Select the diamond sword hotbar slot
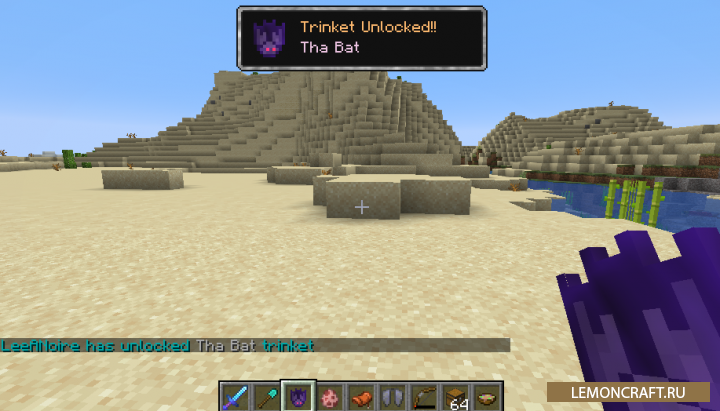The width and height of the screenshot is (720, 411). coord(235,396)
